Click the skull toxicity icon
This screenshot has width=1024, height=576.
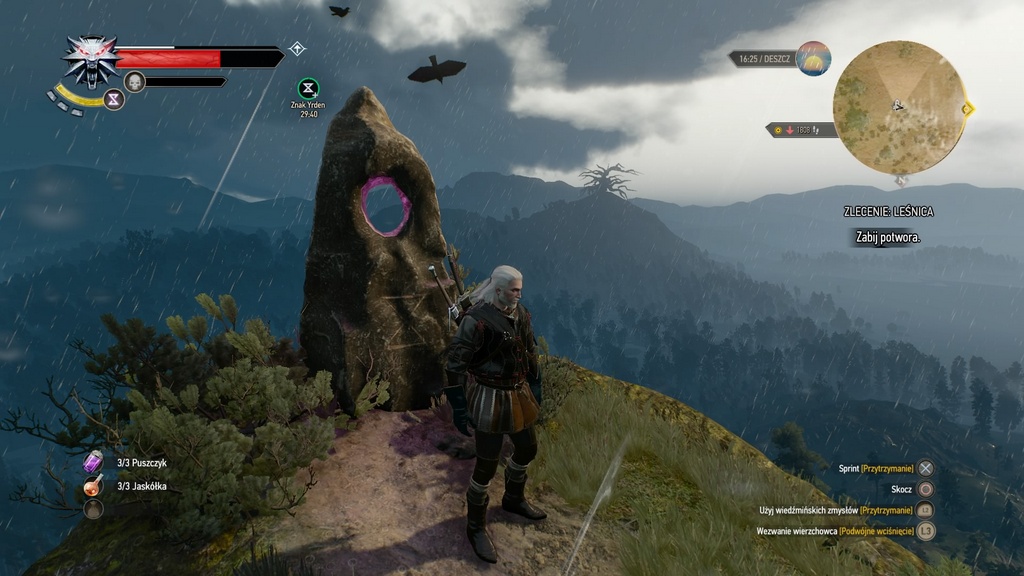coord(135,82)
